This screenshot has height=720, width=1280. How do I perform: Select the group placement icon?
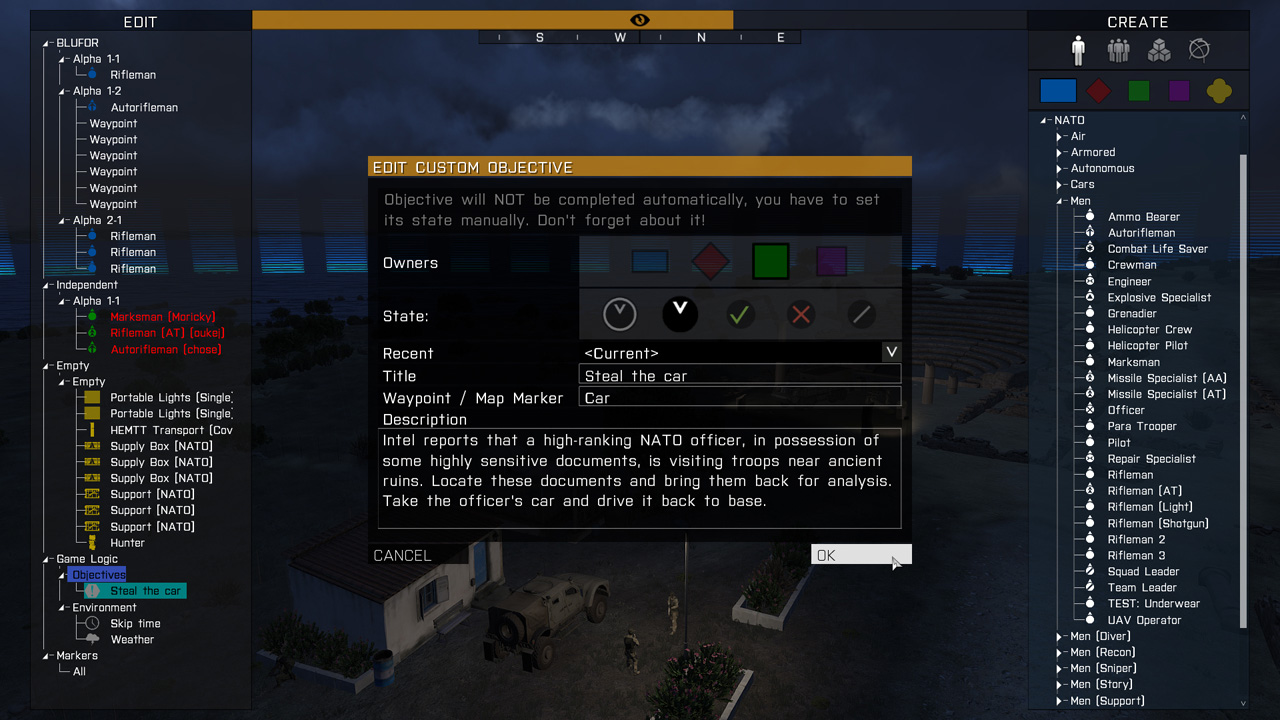pyautogui.click(x=1118, y=49)
